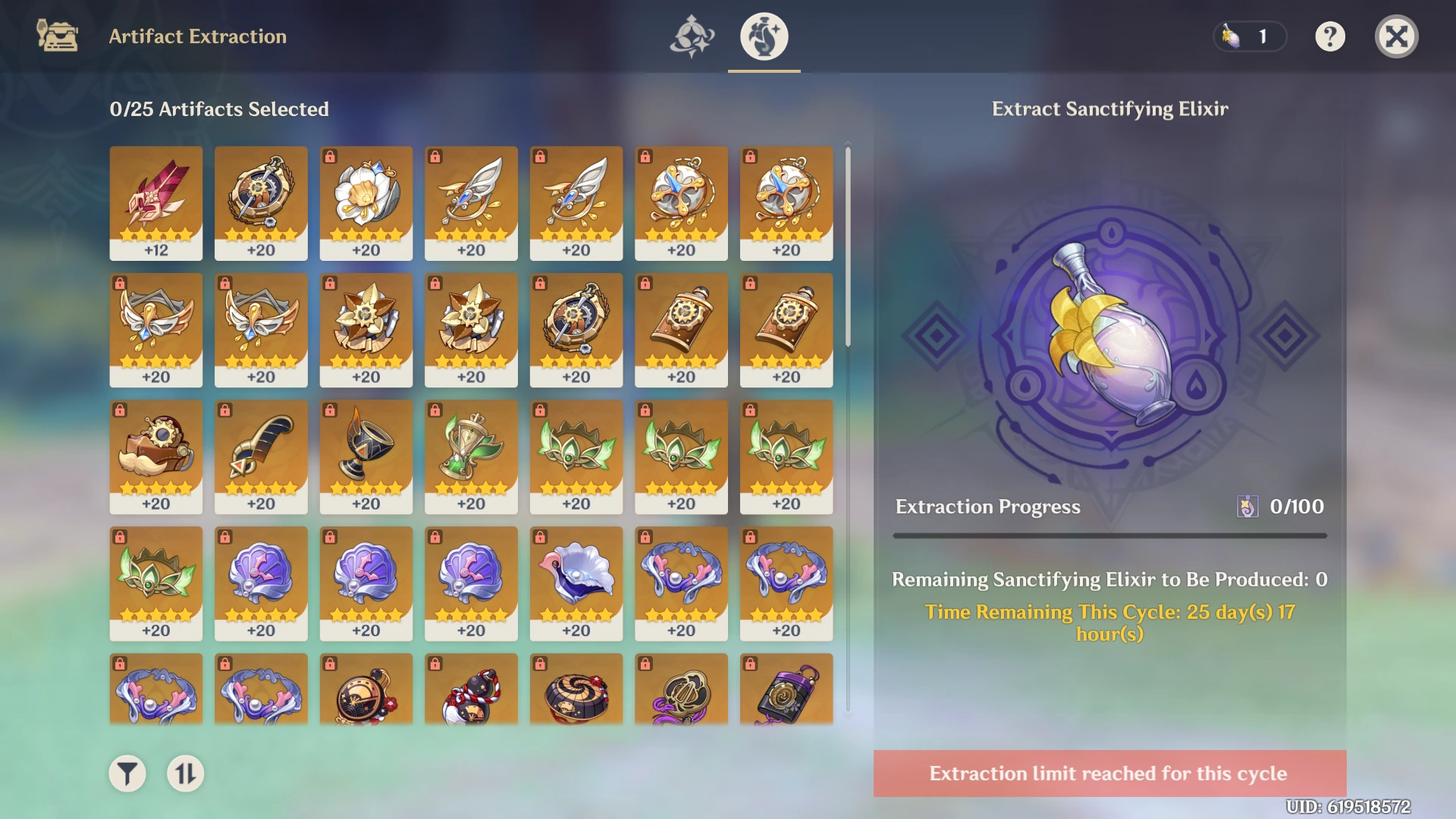1456x819 pixels.
Task: Switch to the first artifact transmutation tab
Action: pos(692,36)
